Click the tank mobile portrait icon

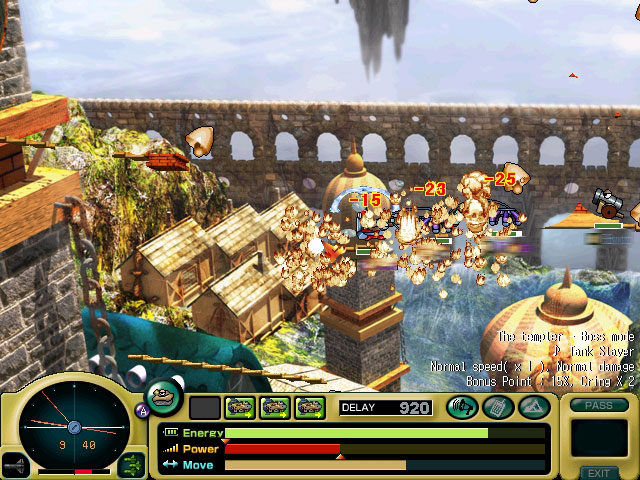coord(164,397)
